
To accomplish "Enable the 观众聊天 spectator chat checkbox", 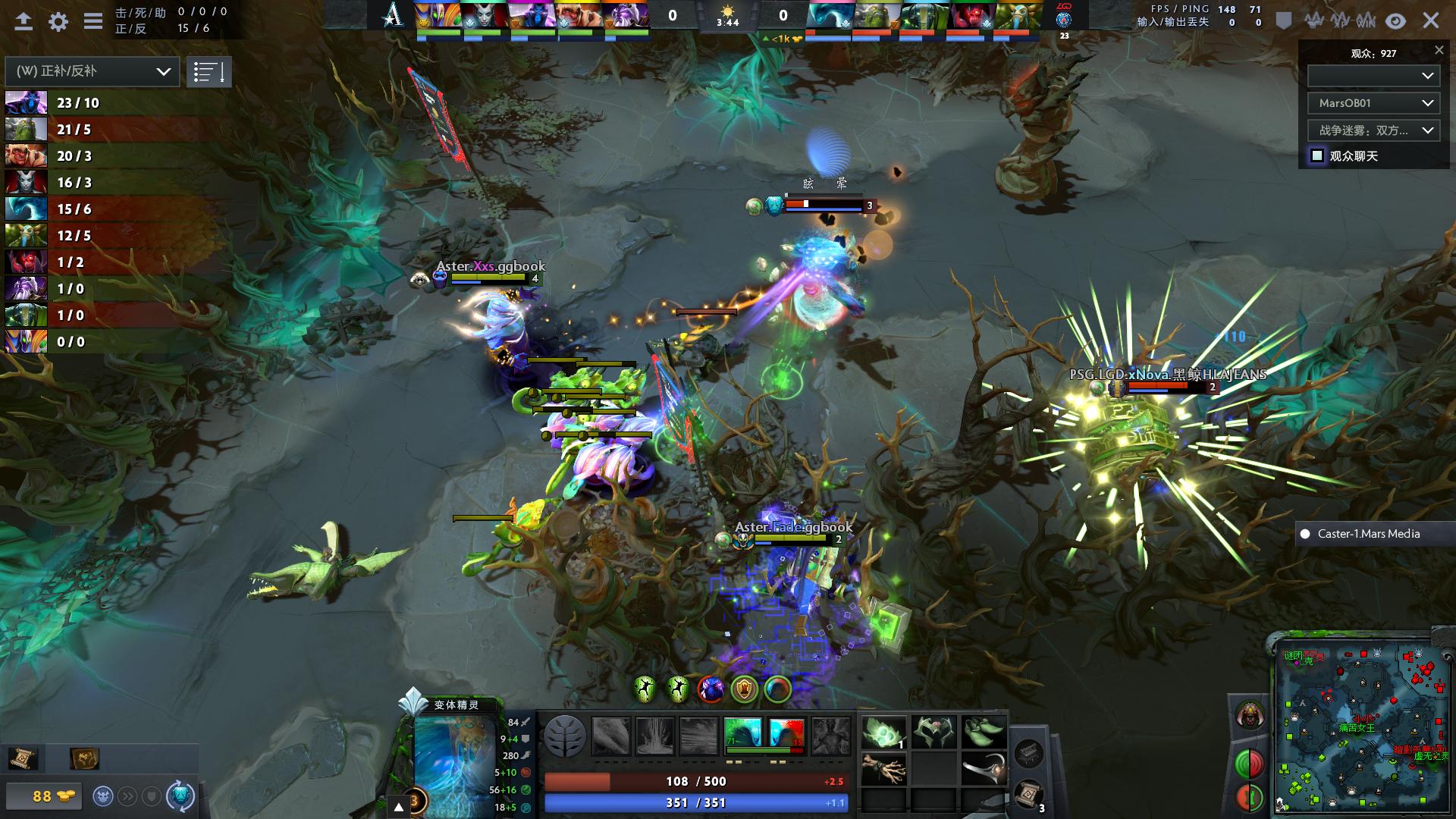I will 1316,156.
